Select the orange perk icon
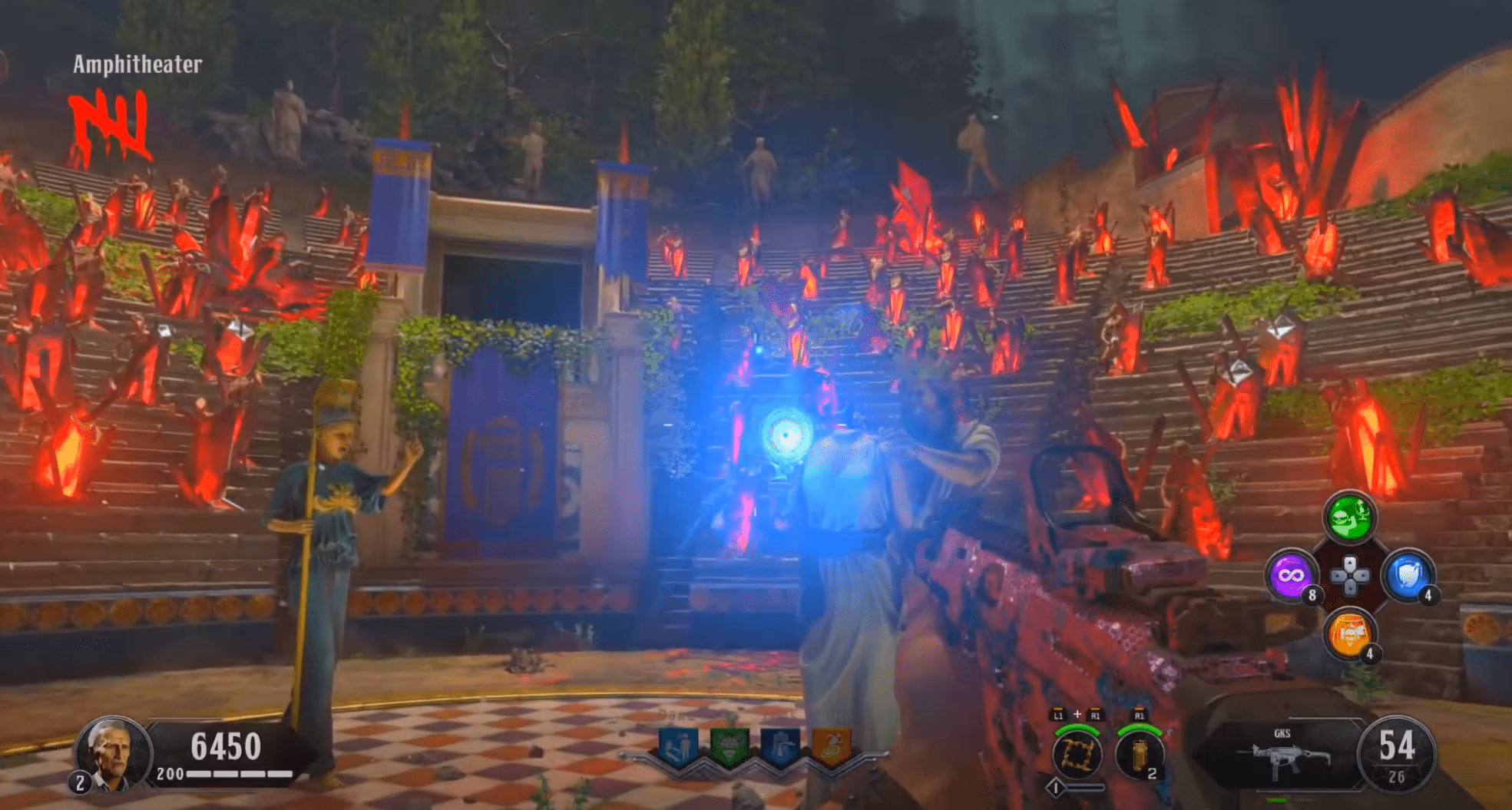The image size is (1512, 810). 832,746
